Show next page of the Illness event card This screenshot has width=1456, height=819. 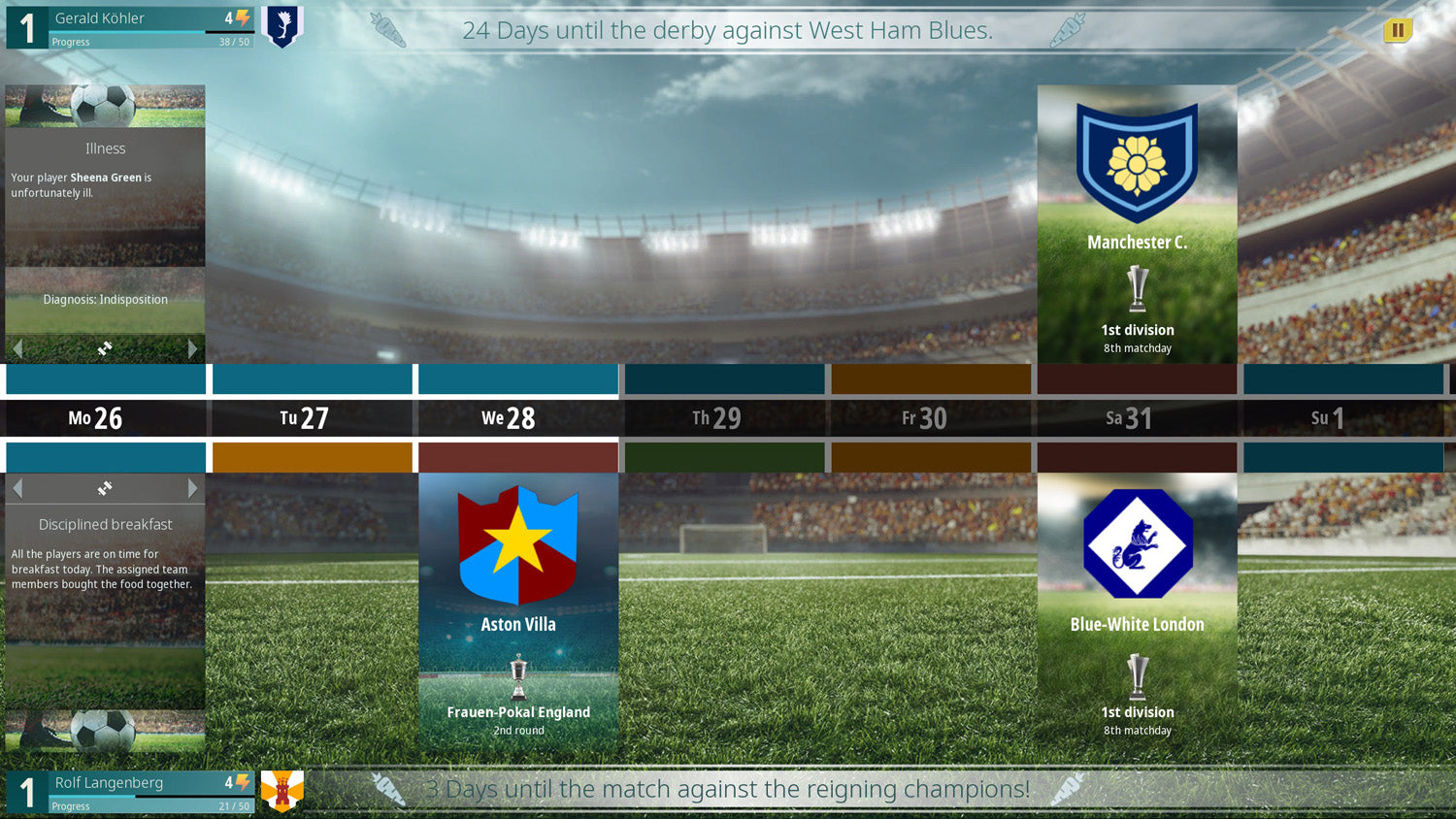(x=192, y=349)
